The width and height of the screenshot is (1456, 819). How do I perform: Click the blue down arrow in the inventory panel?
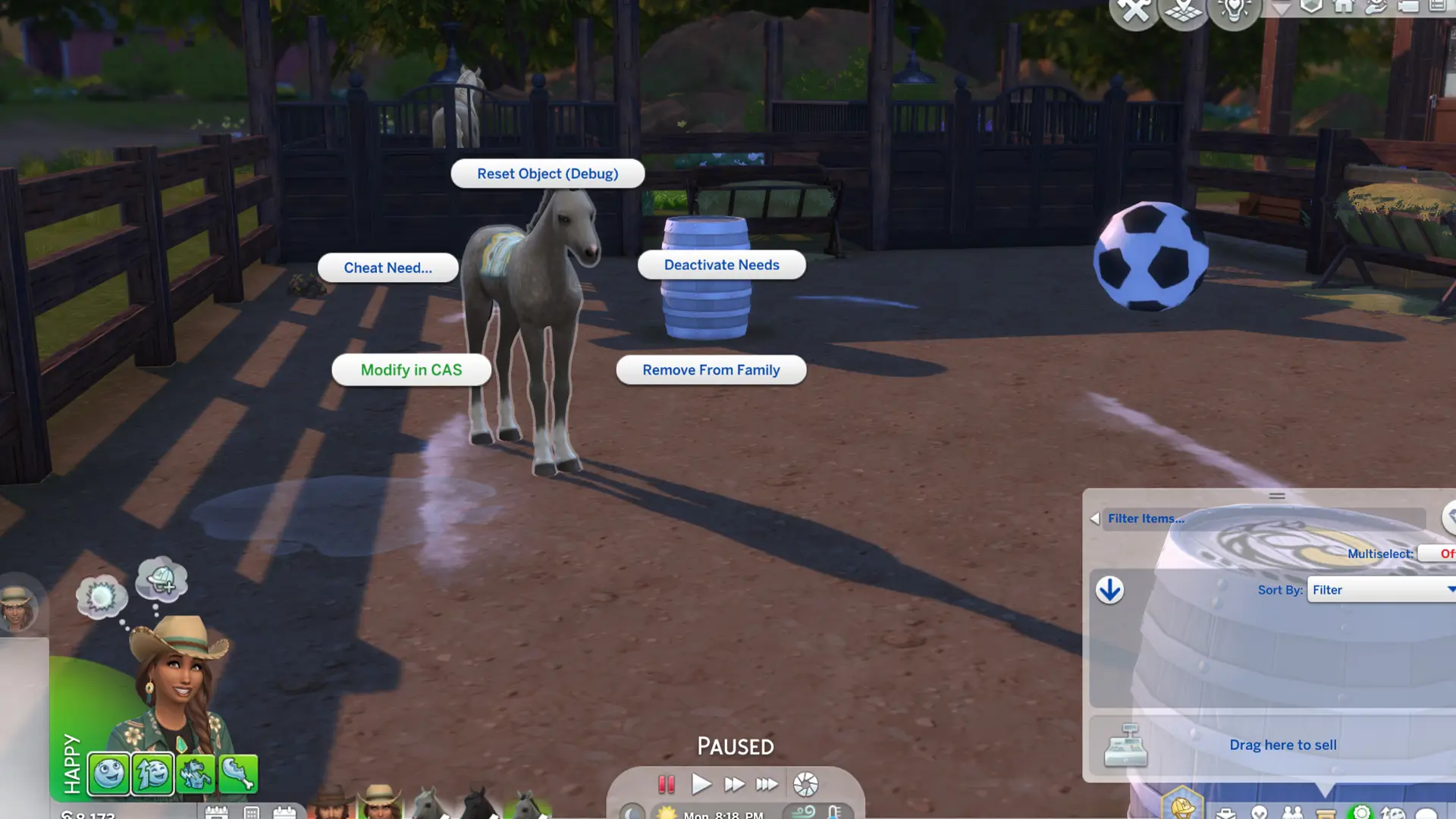point(1109,590)
